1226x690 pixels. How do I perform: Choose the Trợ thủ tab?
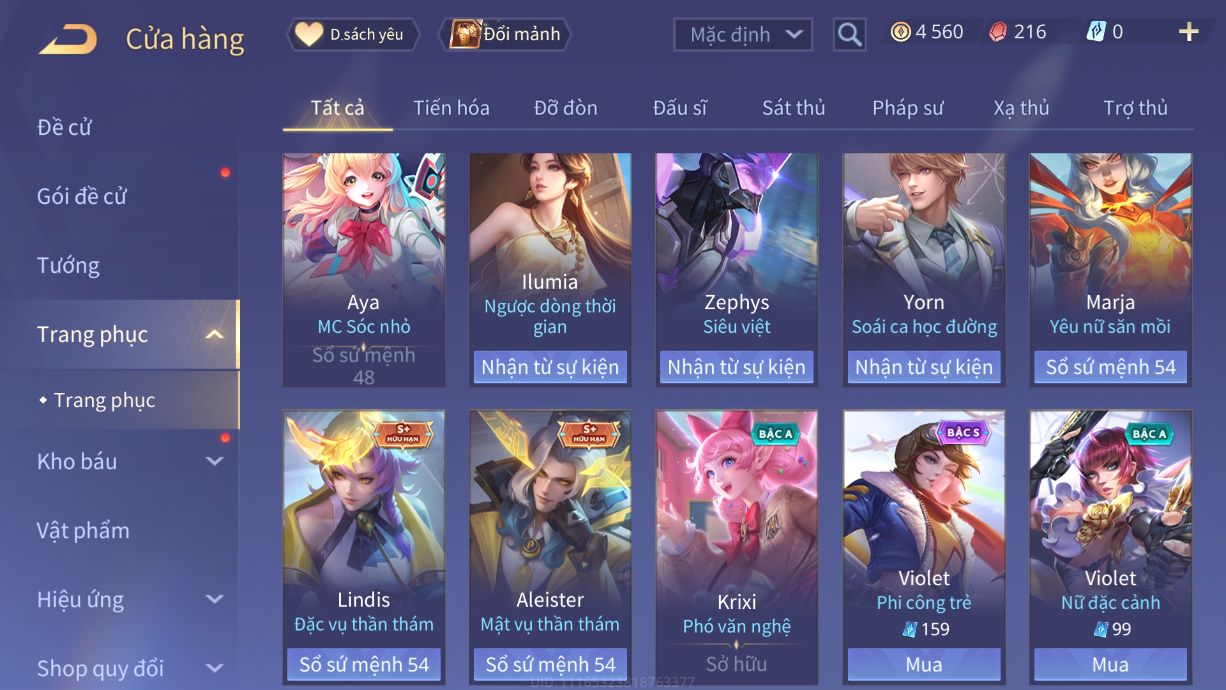(x=1135, y=108)
